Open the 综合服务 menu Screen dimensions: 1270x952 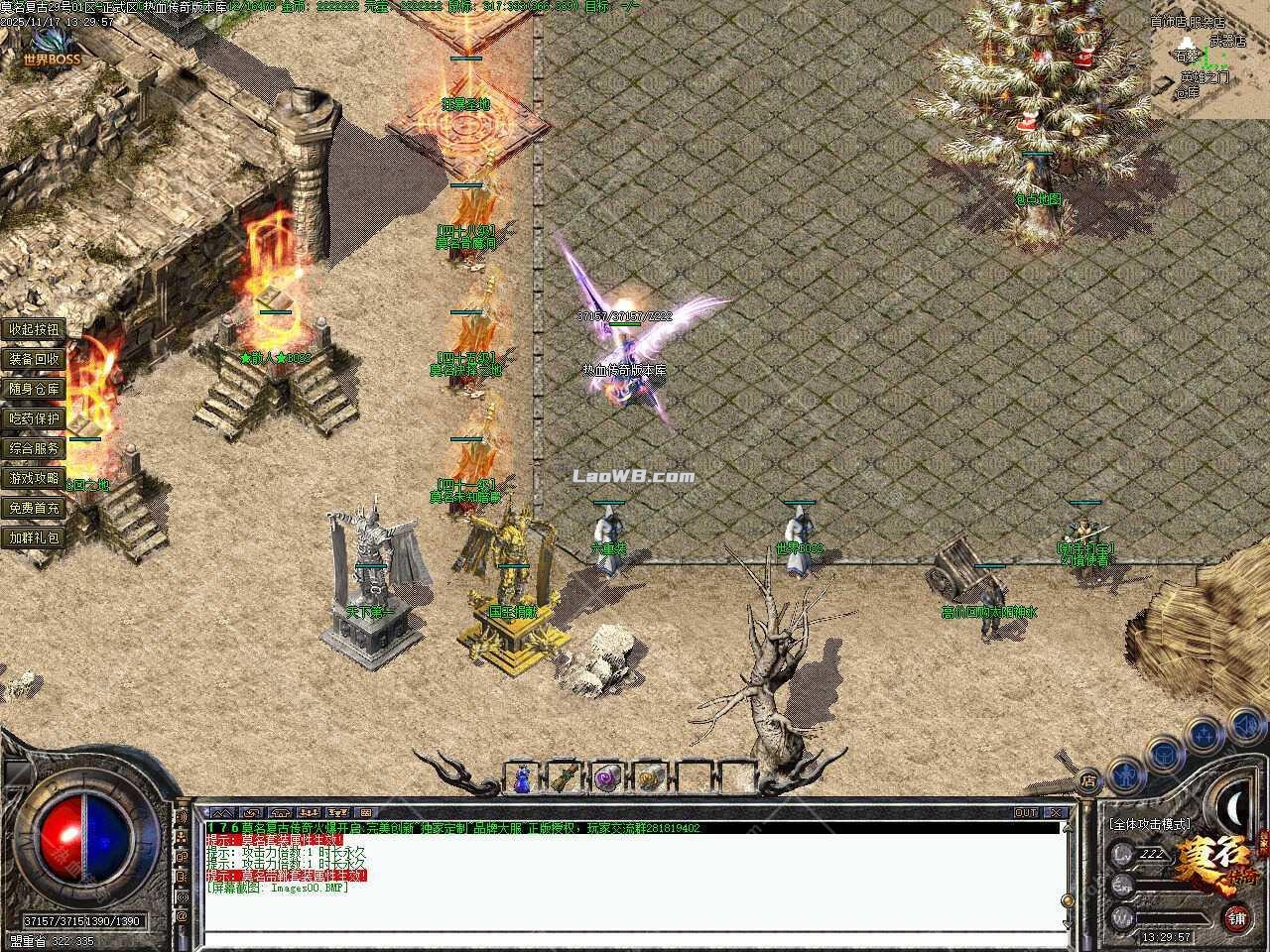pos(33,448)
